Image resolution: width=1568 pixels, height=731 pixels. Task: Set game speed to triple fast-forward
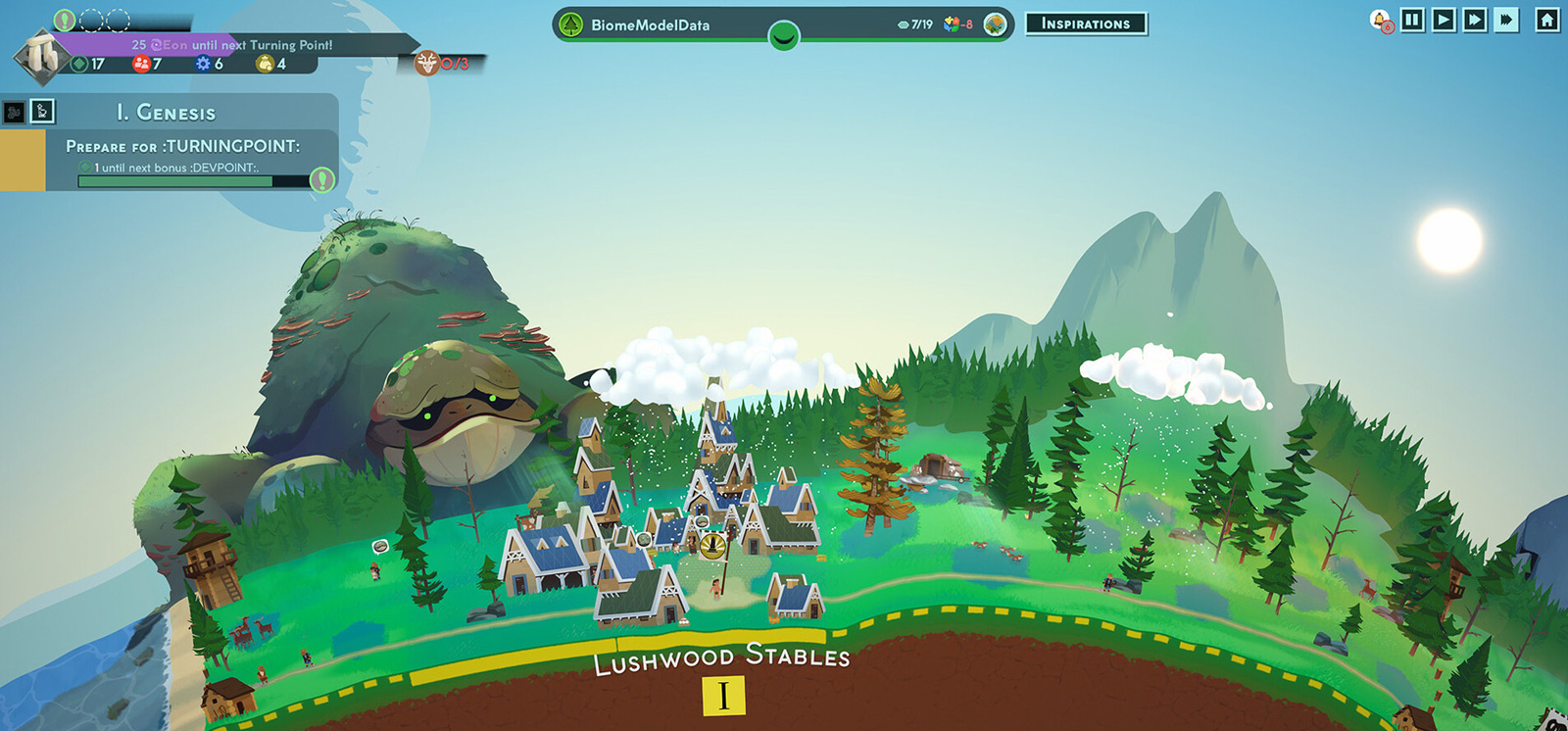click(1506, 20)
